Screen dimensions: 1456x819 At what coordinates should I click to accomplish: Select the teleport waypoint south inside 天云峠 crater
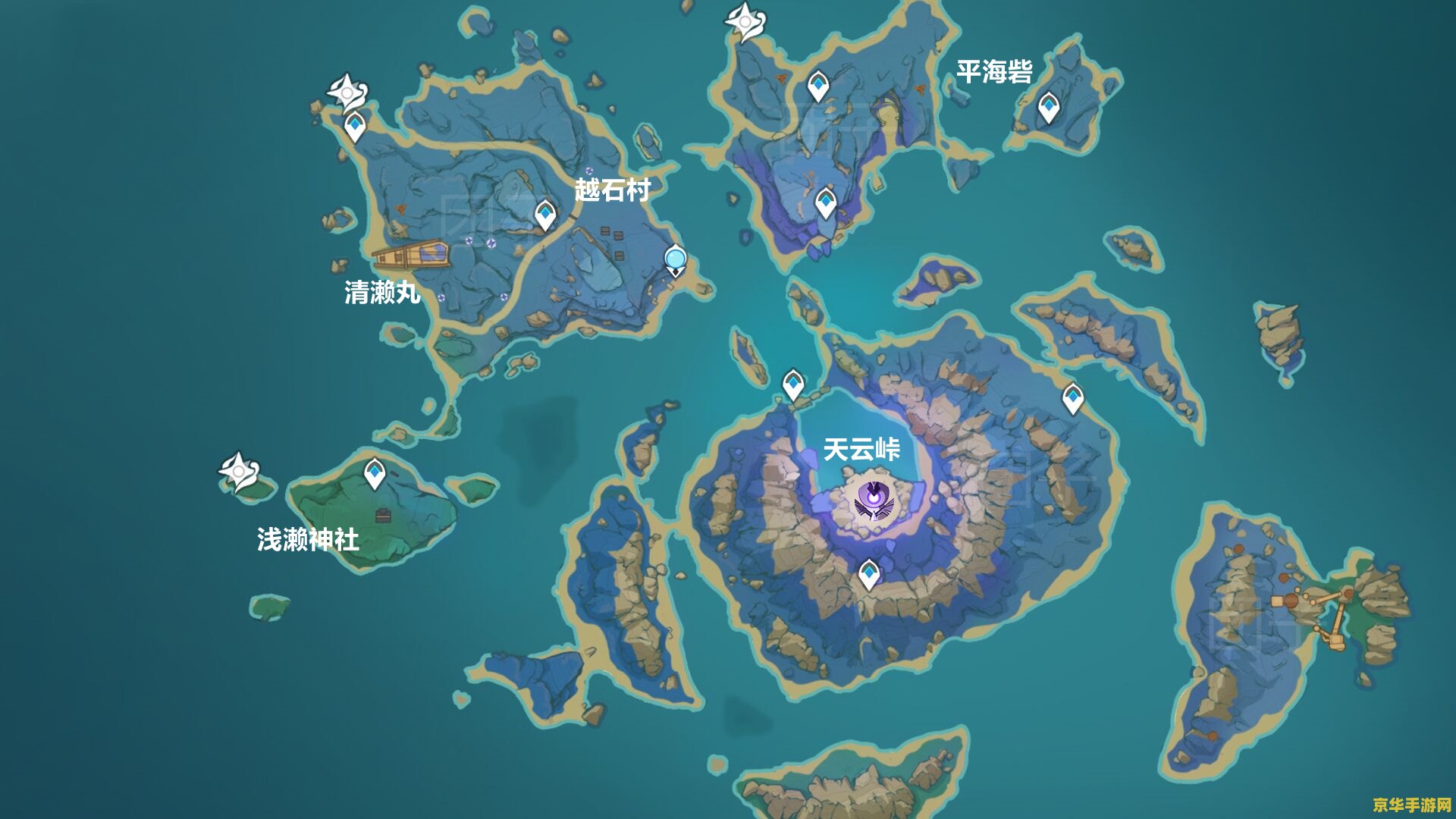869,575
